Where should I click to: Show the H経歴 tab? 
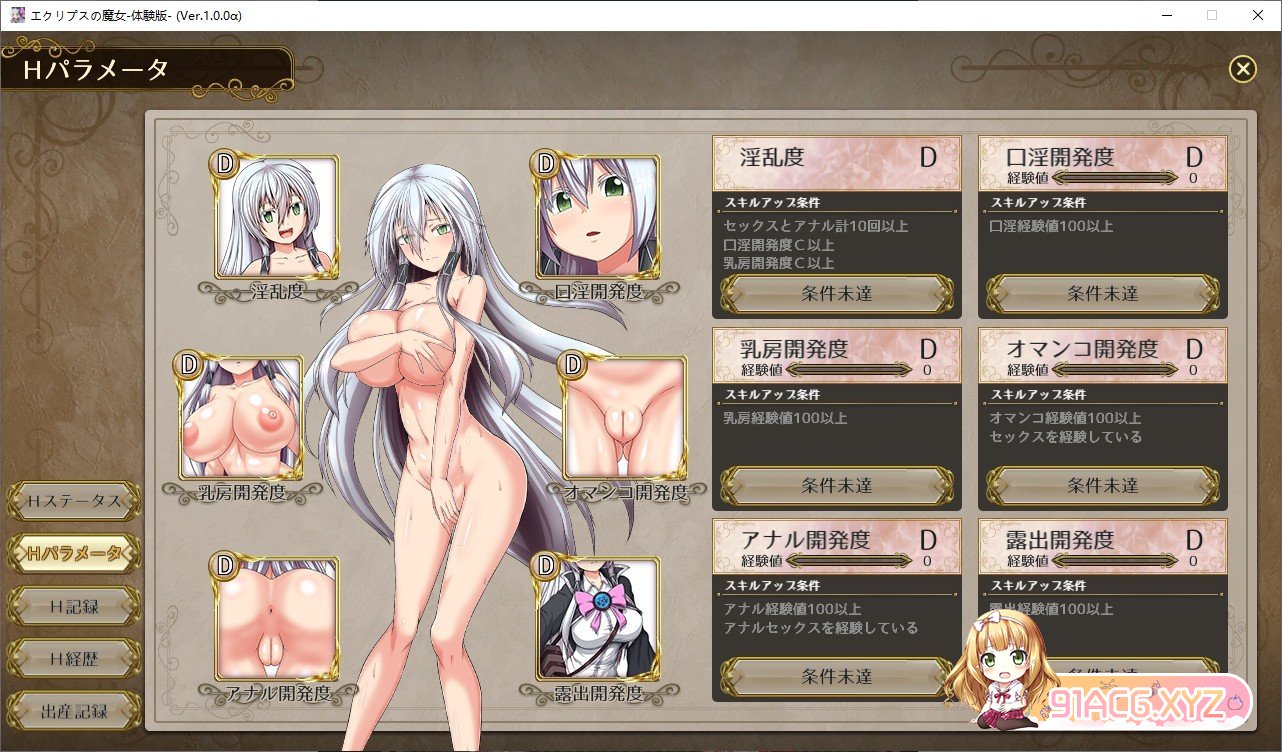(73, 658)
